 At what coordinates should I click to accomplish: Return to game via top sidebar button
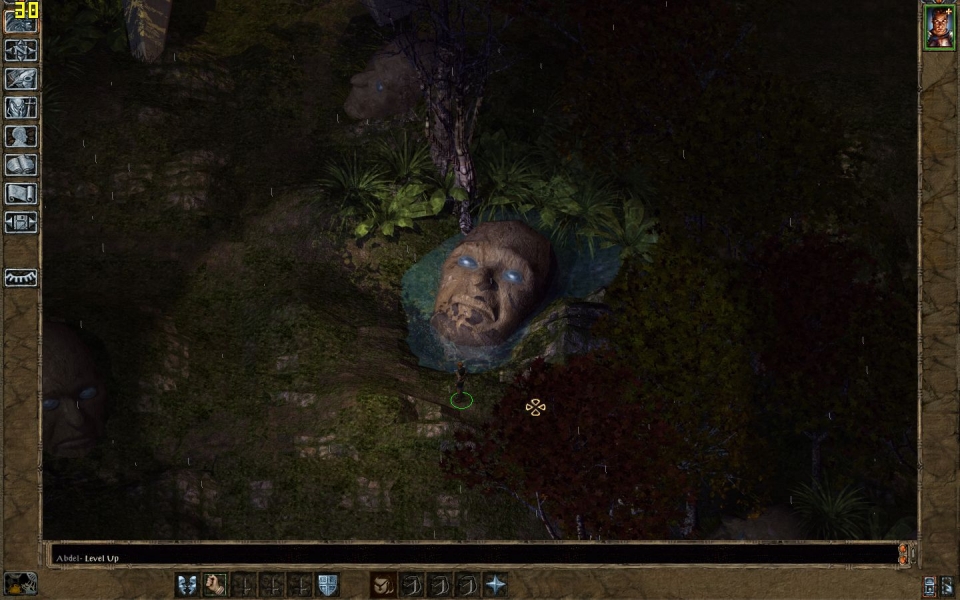point(20,20)
